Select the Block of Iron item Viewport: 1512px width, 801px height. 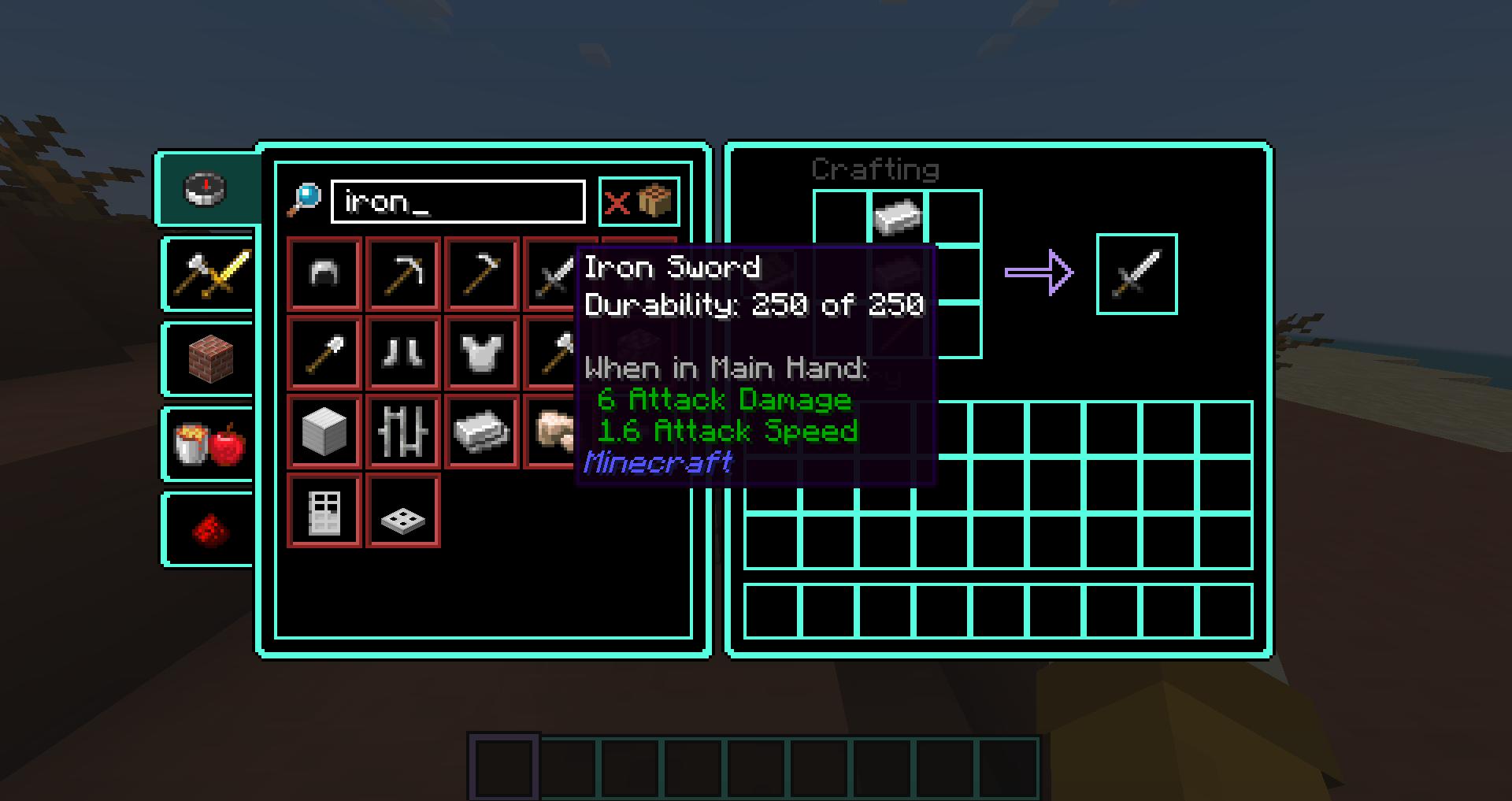[324, 431]
